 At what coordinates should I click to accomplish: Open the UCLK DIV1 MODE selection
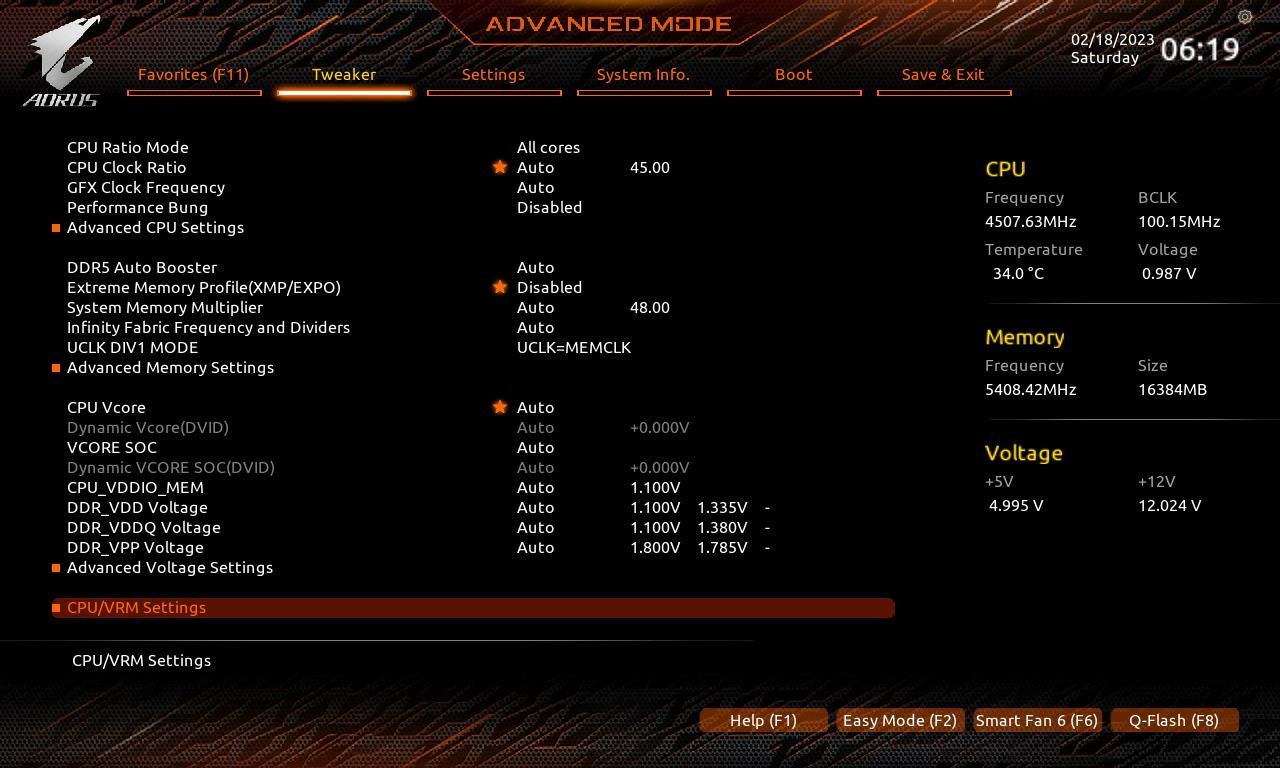(574, 347)
